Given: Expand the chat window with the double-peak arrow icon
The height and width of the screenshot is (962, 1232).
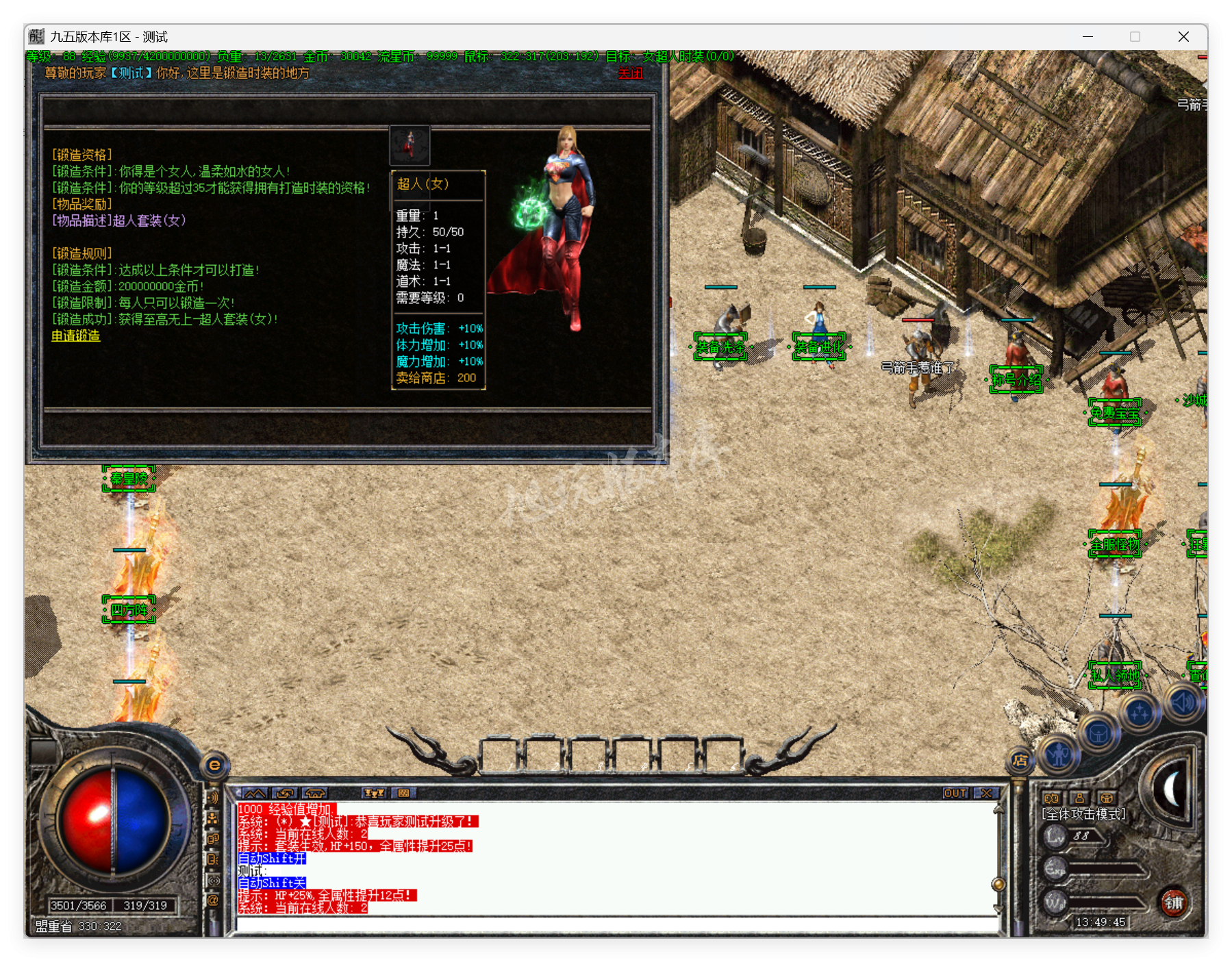Looking at the screenshot, I should [255, 793].
